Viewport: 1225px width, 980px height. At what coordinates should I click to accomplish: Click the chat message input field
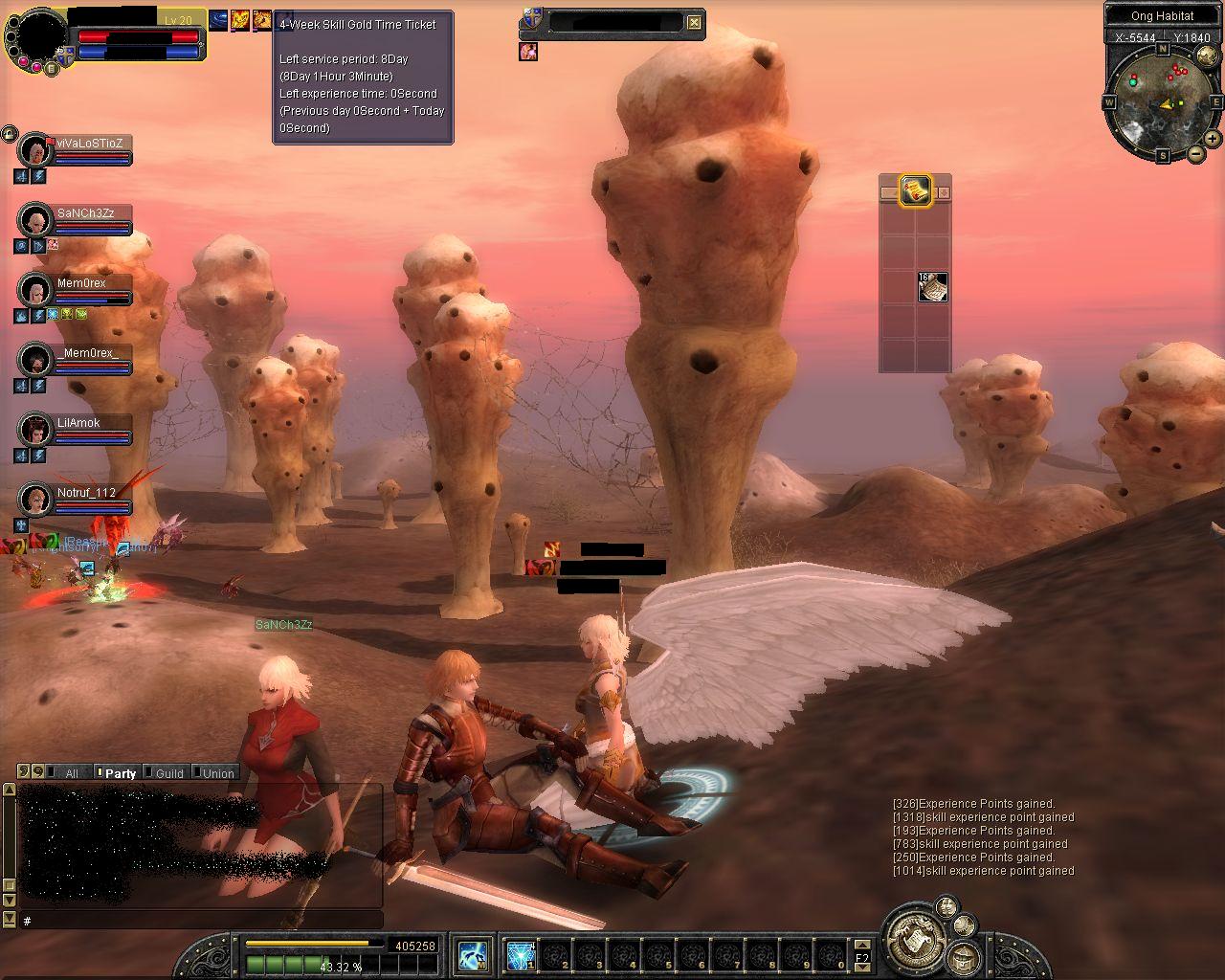pos(201,921)
